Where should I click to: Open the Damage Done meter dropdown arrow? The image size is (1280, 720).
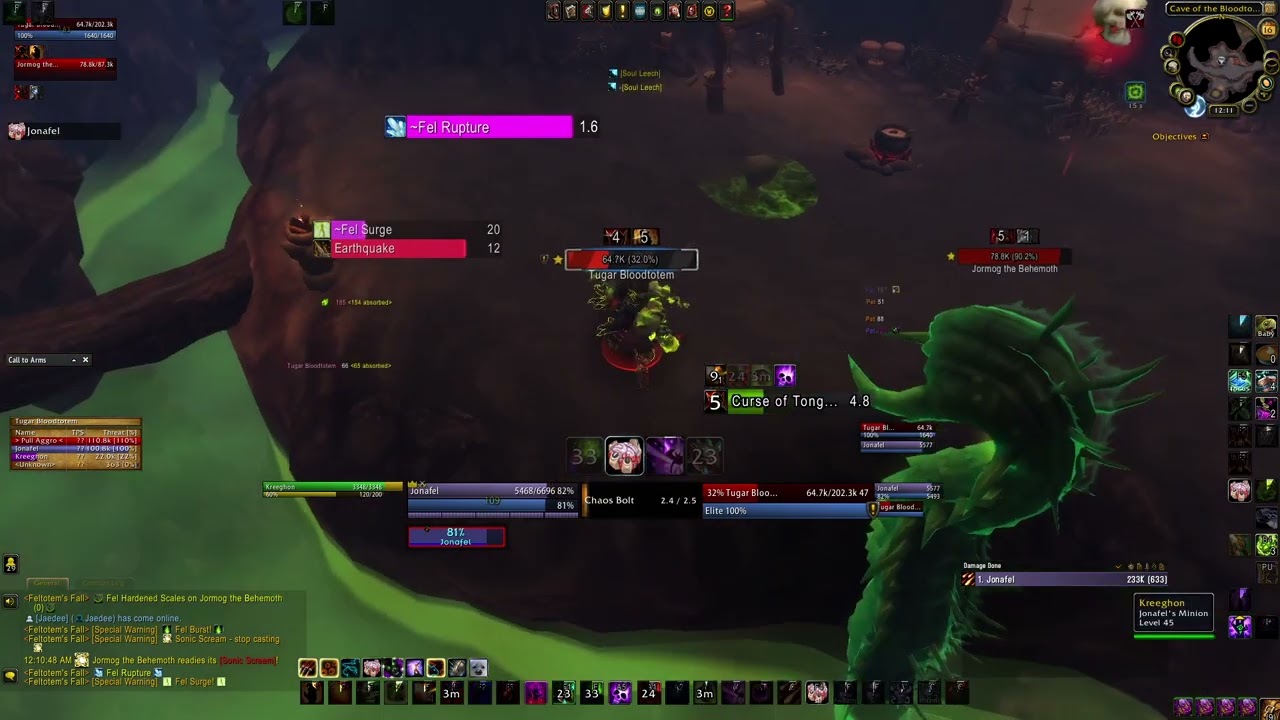[x=1118, y=565]
